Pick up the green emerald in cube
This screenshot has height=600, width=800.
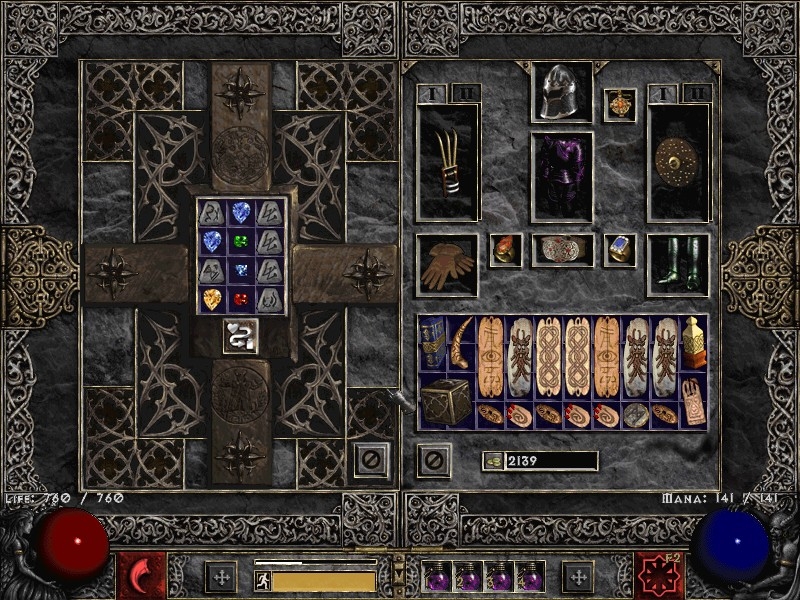[241, 241]
